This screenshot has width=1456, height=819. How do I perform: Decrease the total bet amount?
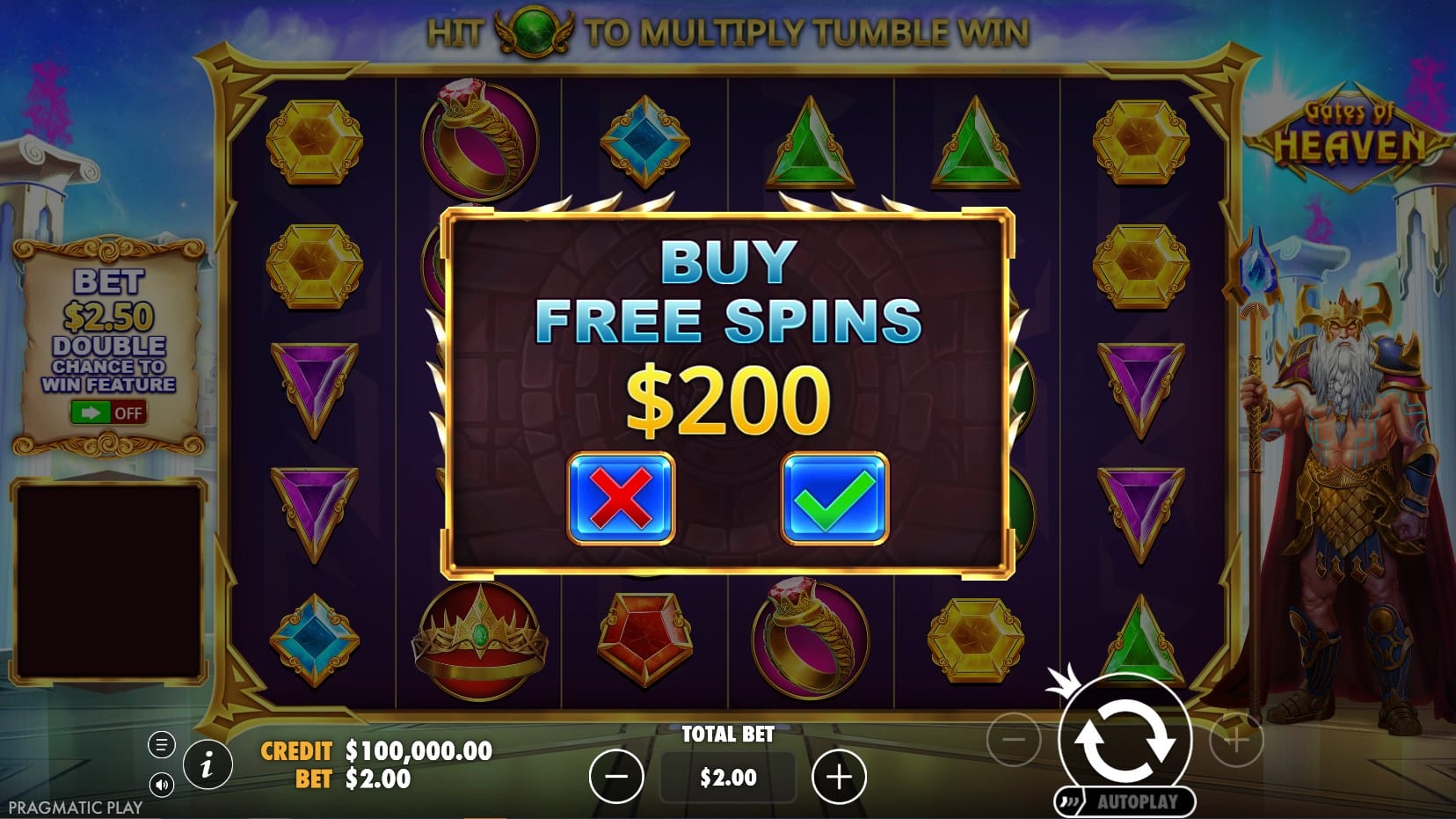[616, 777]
